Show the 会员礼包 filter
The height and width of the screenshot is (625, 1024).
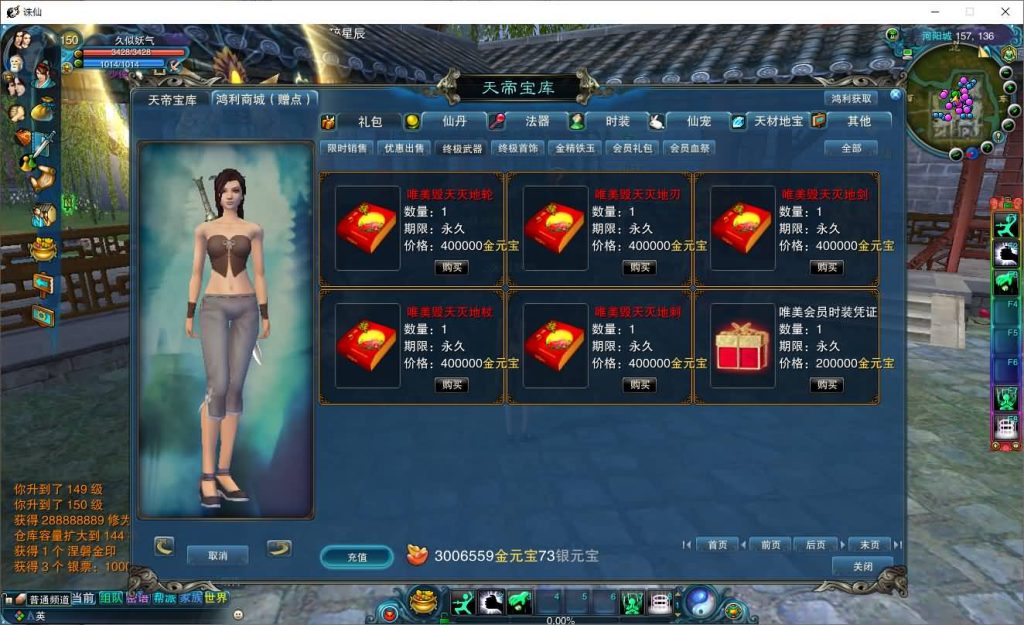[x=633, y=148]
